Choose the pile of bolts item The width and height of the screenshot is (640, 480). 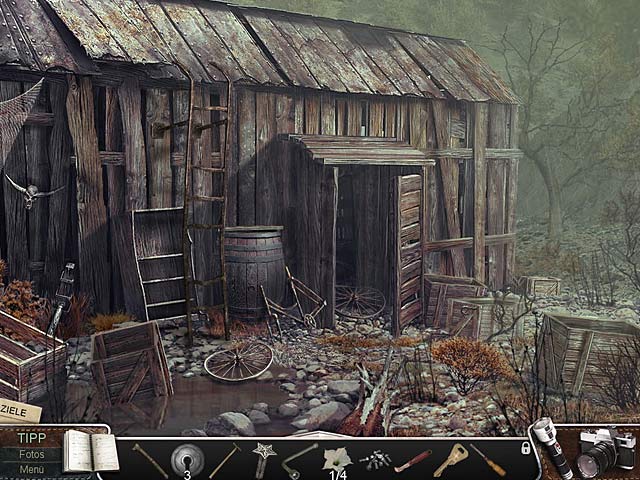tap(377, 461)
